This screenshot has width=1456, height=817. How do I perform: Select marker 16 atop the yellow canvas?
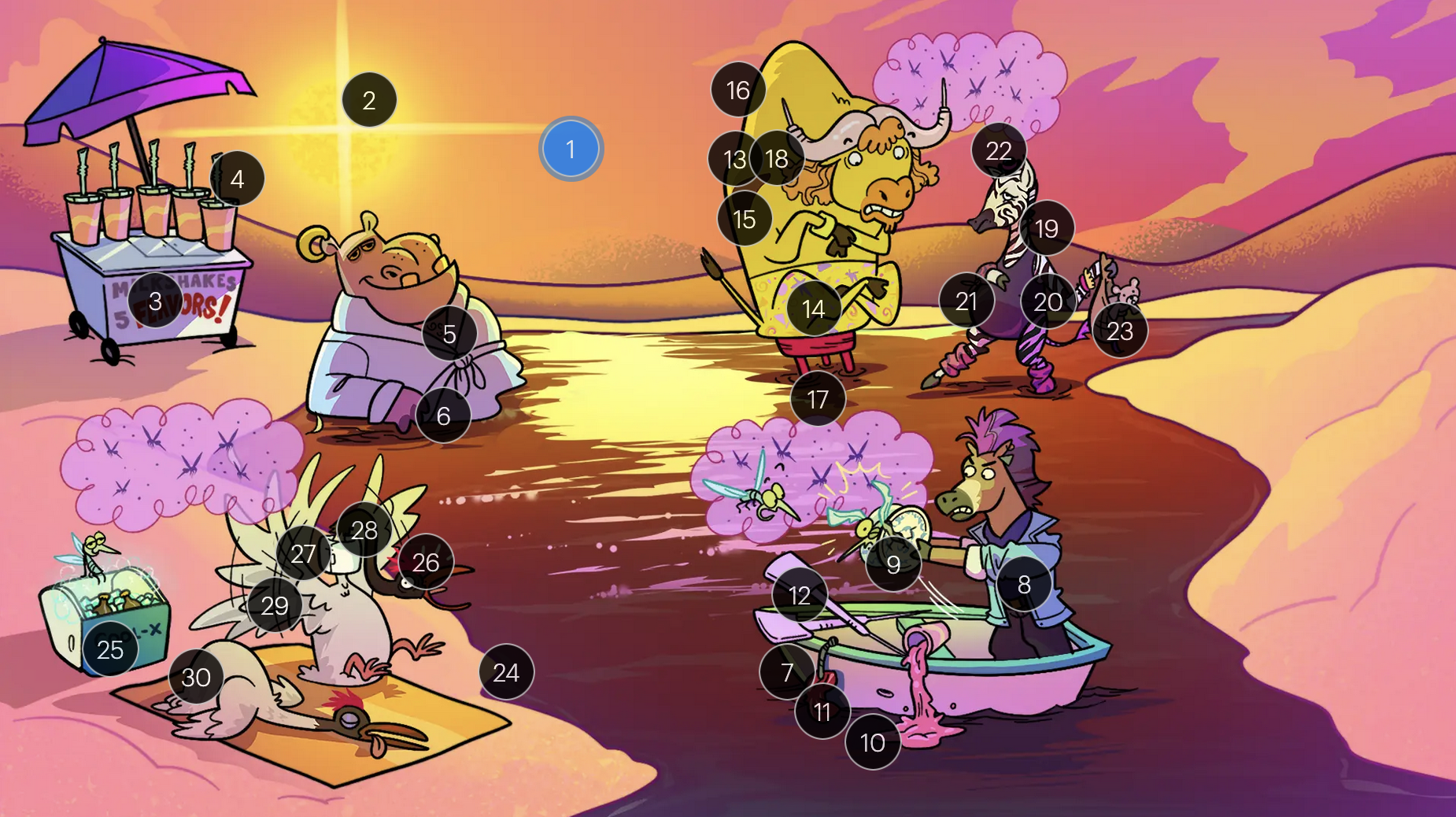737,90
